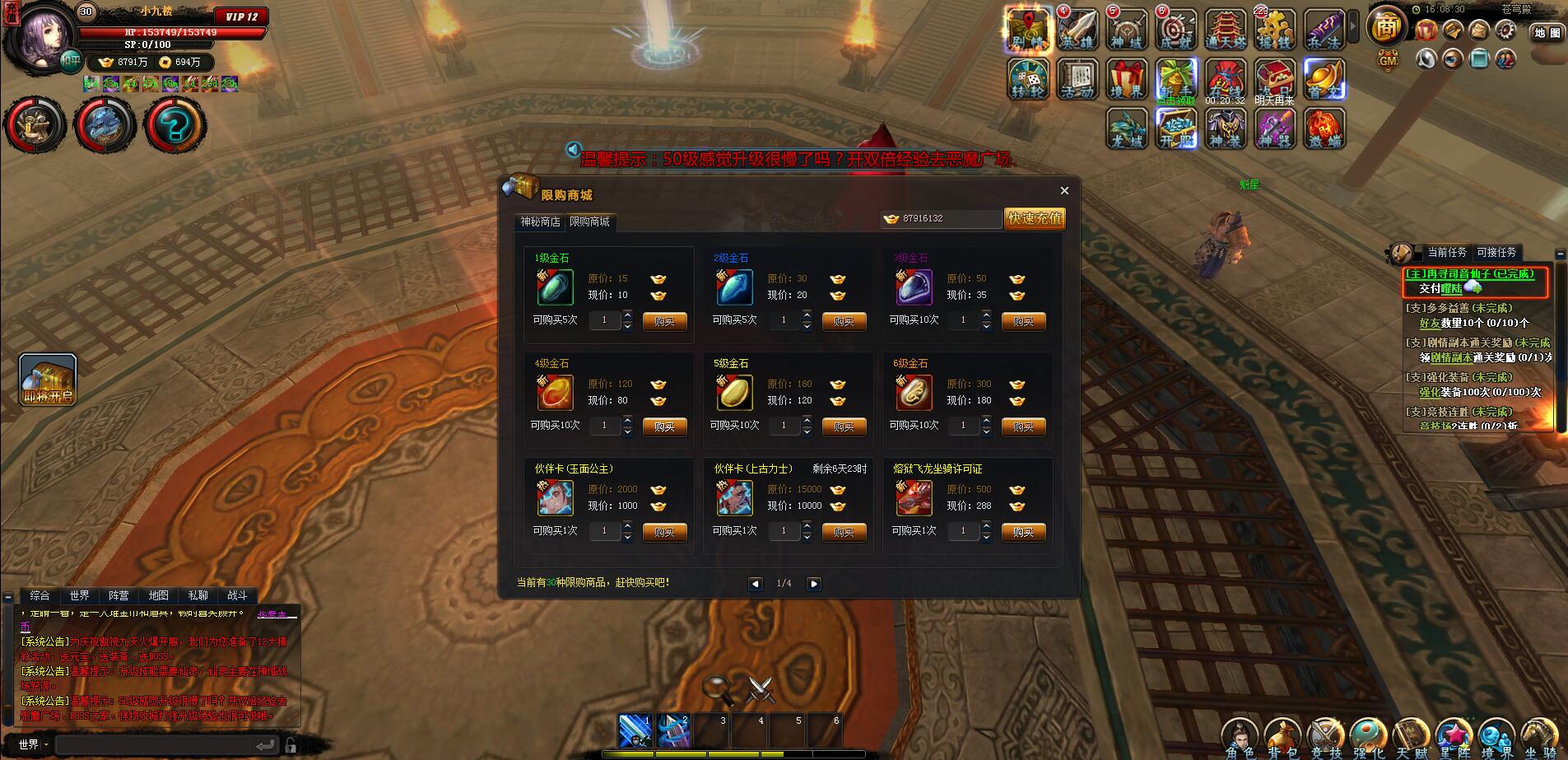This screenshot has height=760, width=1568.
Task: Show the 可接任务 available quests tab
Action: (x=1496, y=253)
